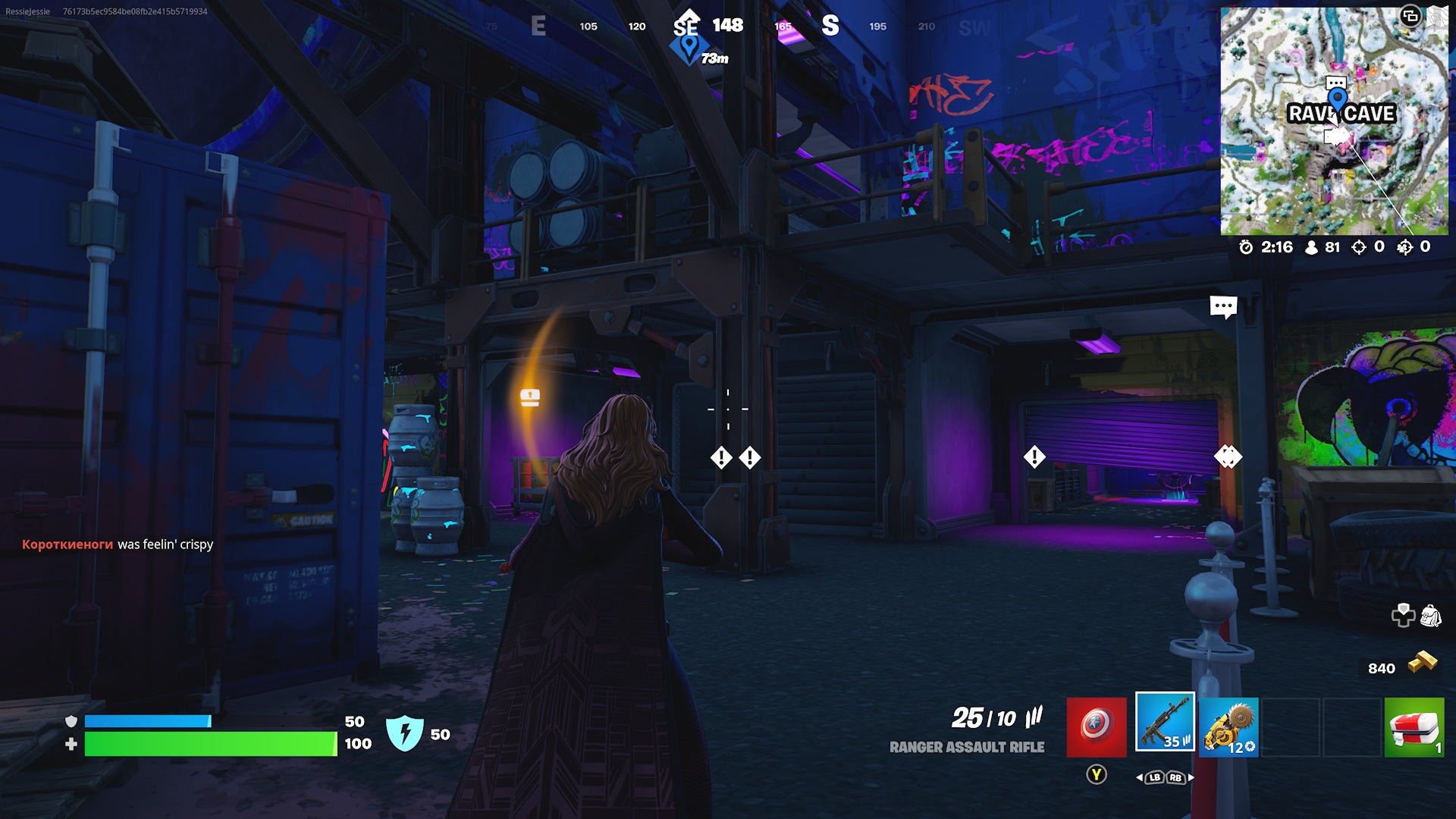Click the RAVE CAVE label on the minimap

[x=1342, y=114]
